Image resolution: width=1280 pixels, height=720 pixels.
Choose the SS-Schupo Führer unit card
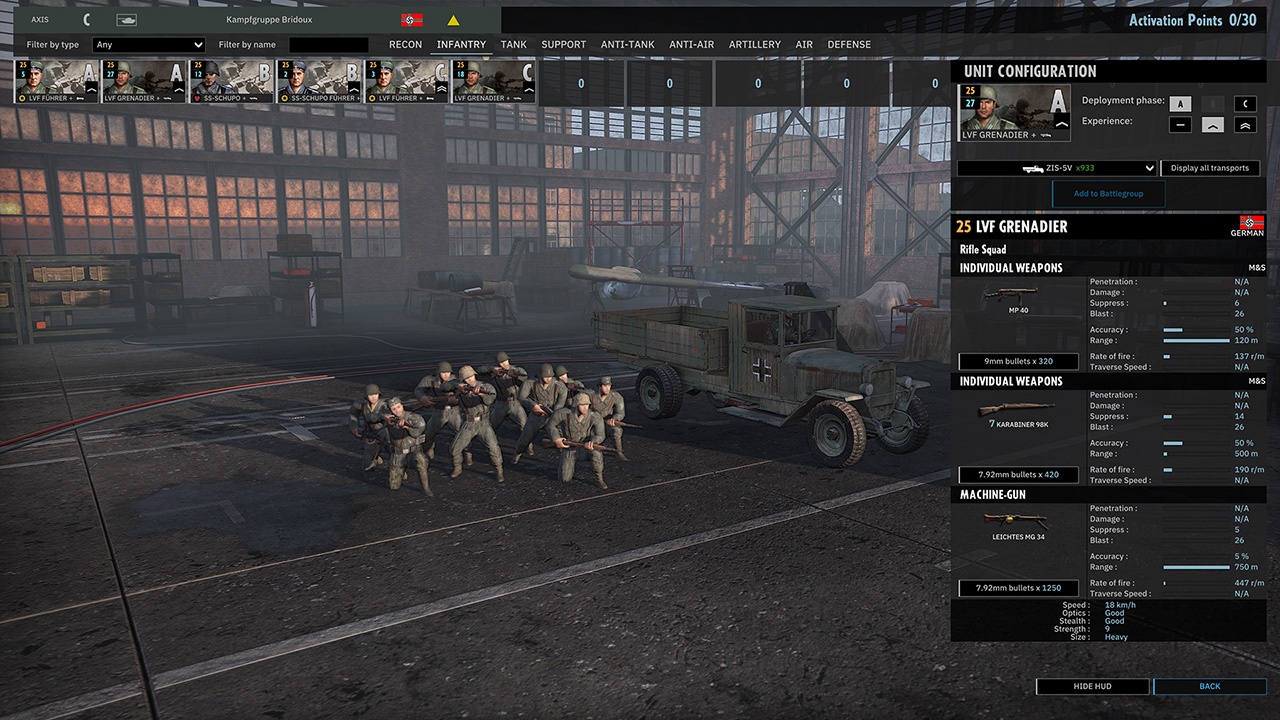point(320,82)
